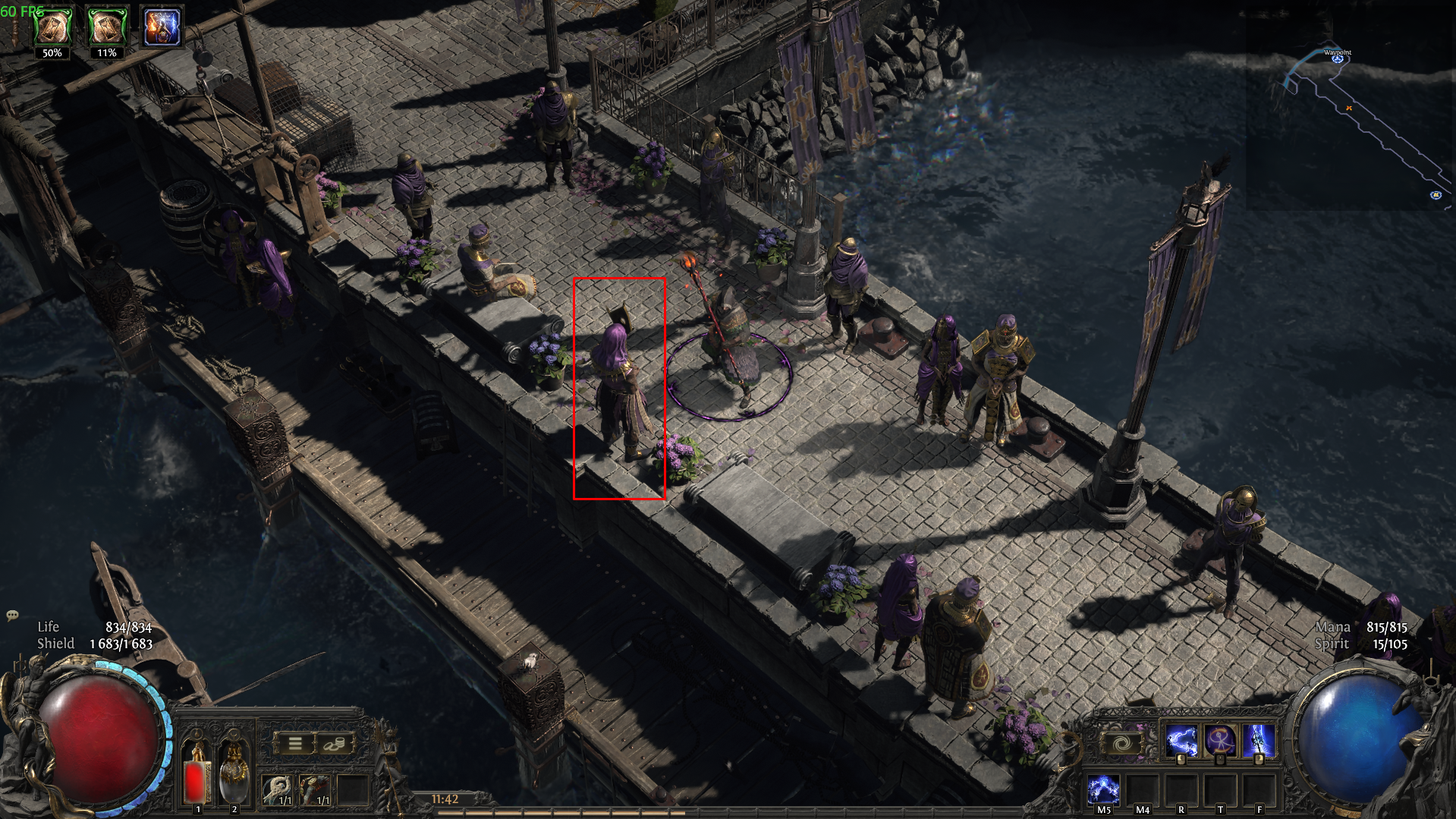
Task: Open the three-line menu button
Action: click(295, 744)
